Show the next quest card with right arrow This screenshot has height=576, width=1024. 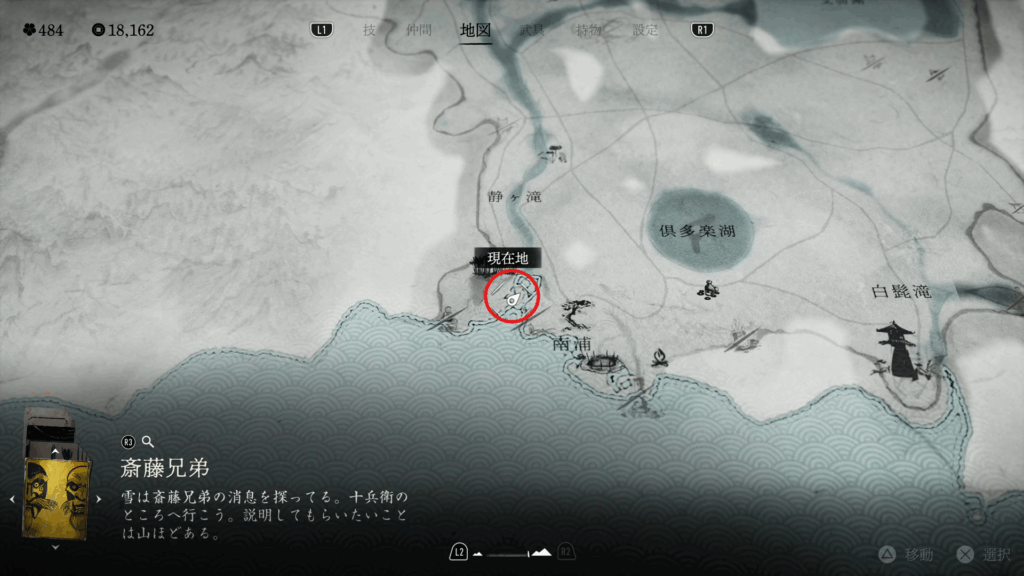(98, 498)
